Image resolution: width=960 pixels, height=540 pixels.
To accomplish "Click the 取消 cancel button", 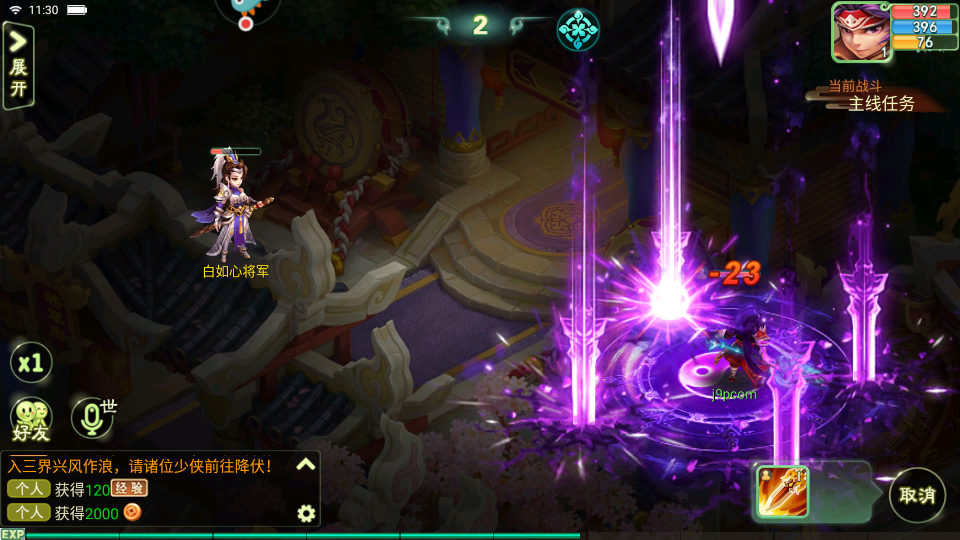I will 916,495.
